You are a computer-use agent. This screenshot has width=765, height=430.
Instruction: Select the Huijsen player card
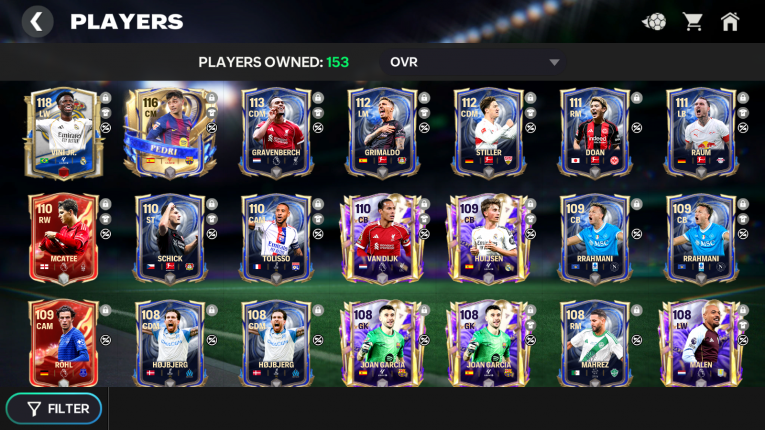488,237
